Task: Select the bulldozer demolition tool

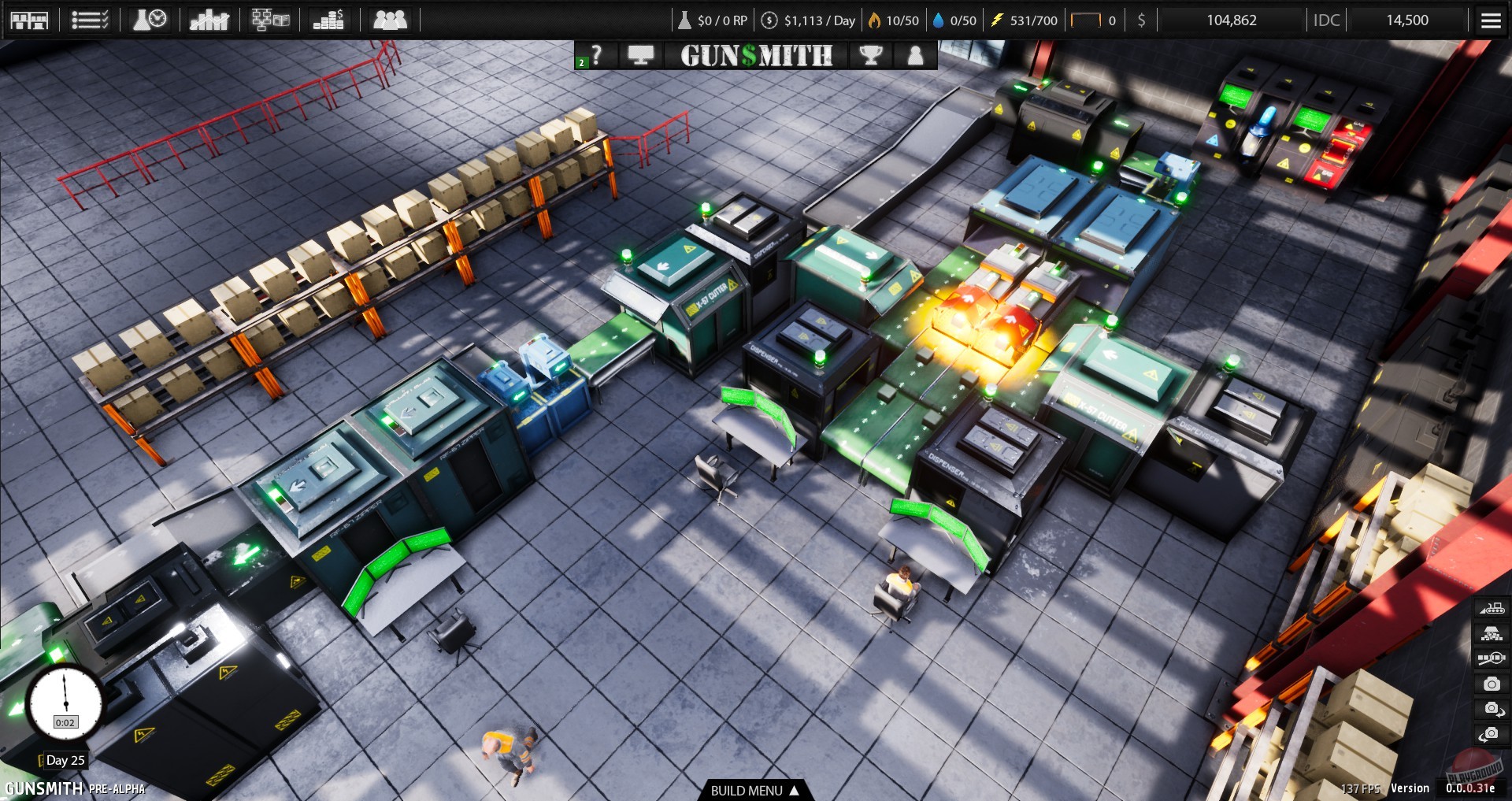Action: (1492, 607)
